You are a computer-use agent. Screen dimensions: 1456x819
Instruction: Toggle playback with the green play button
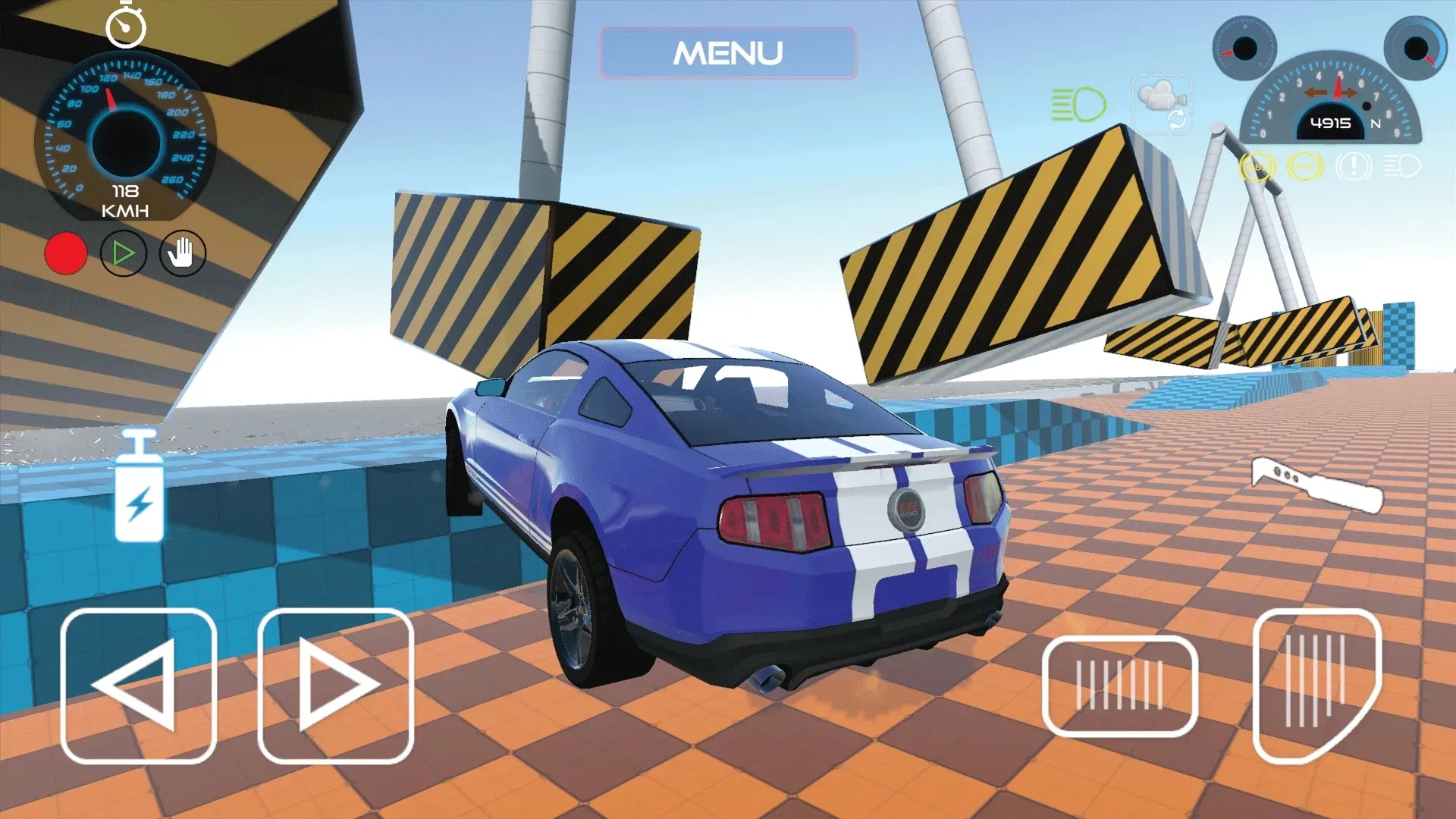coord(124,254)
